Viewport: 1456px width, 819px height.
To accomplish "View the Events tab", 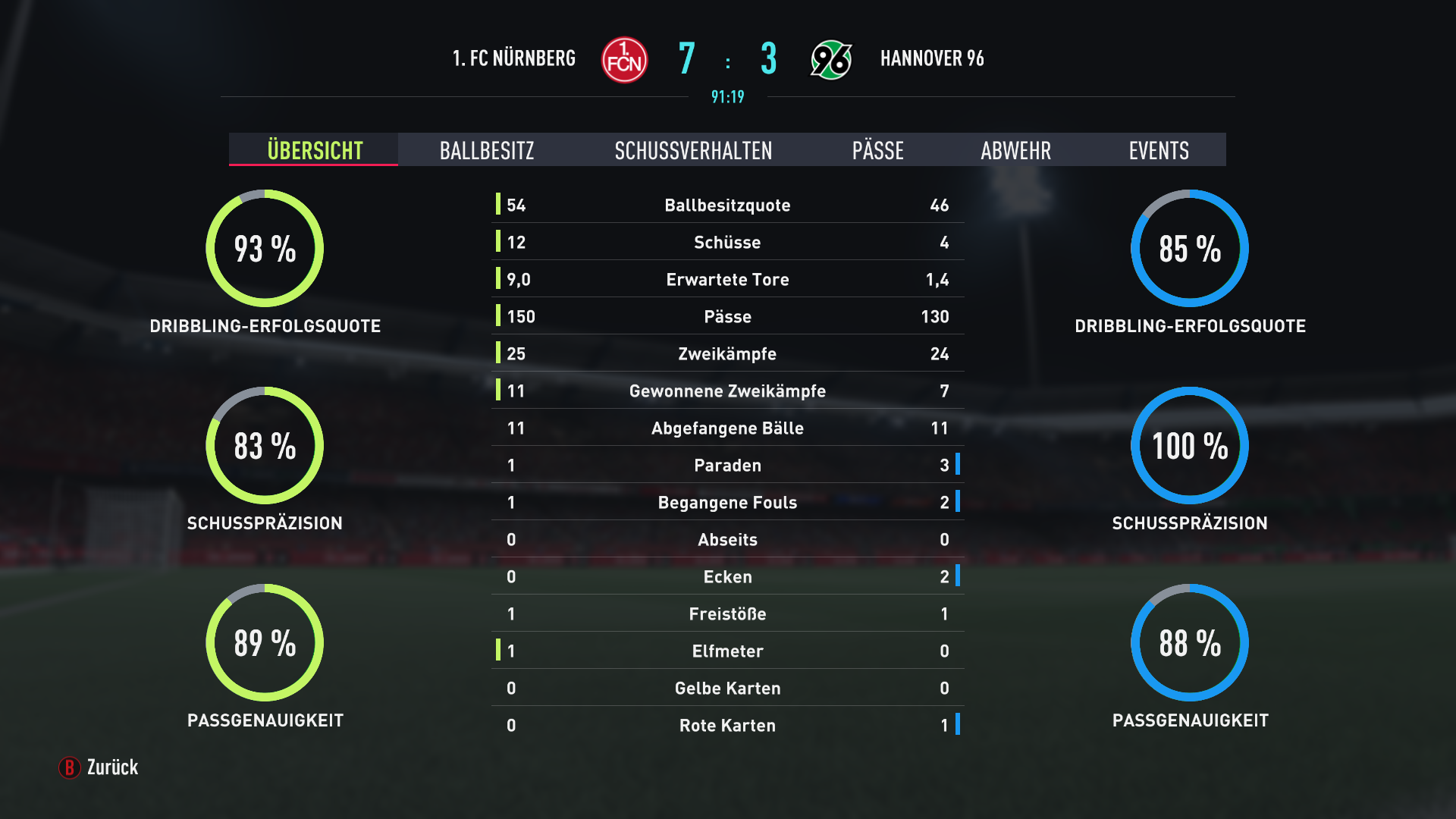I will click(1158, 150).
